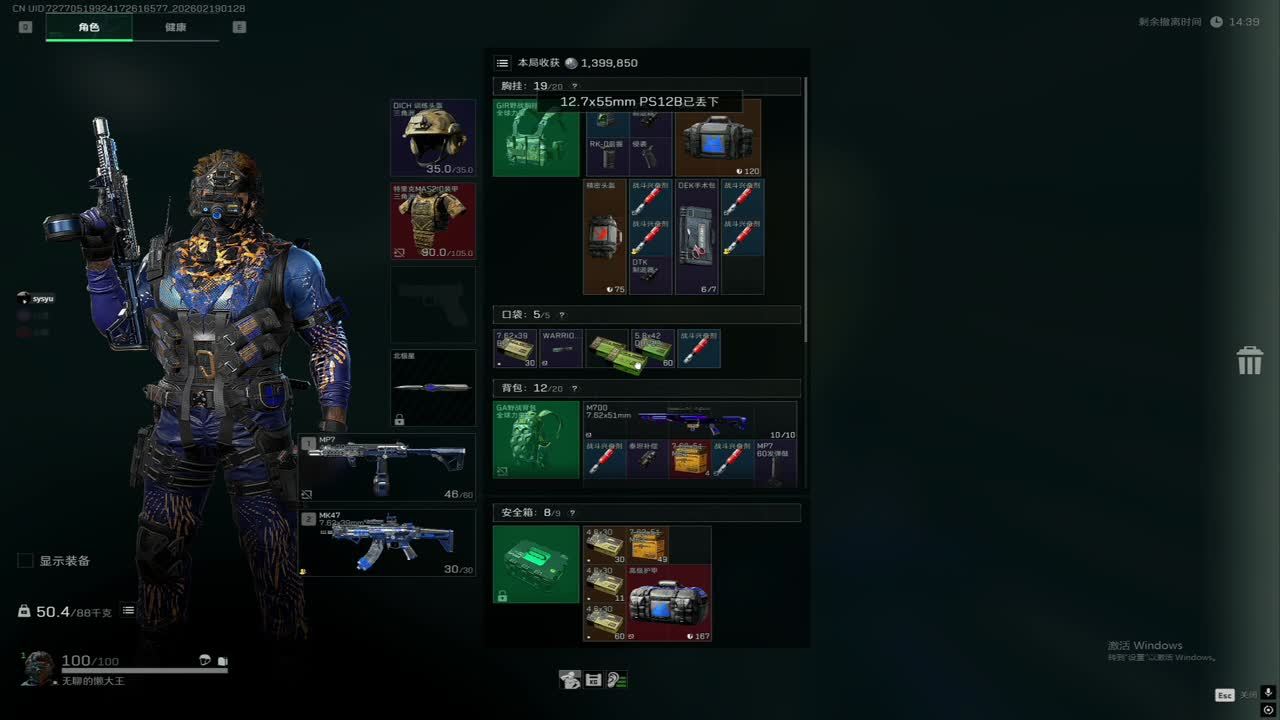Pick the DEK surgical kit item
Viewport: 1280px width, 720px height.
(x=697, y=237)
